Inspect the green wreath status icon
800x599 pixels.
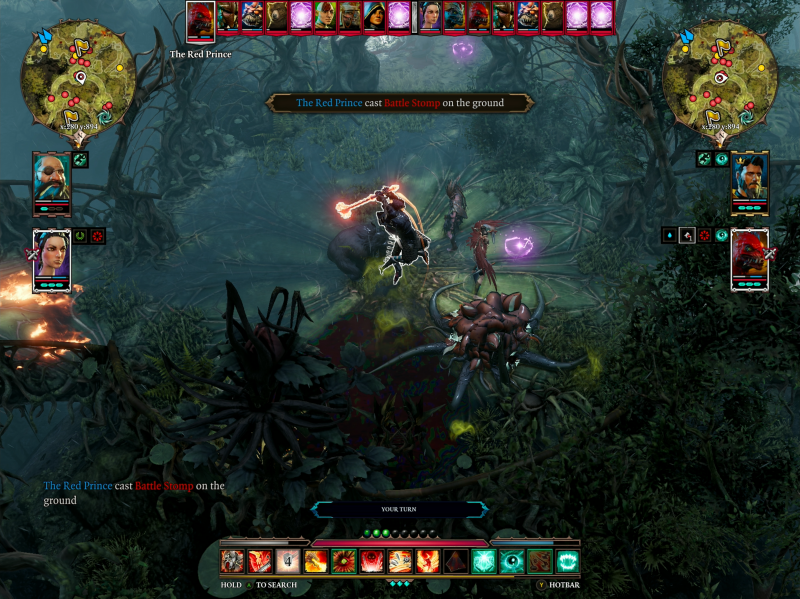click(80, 236)
